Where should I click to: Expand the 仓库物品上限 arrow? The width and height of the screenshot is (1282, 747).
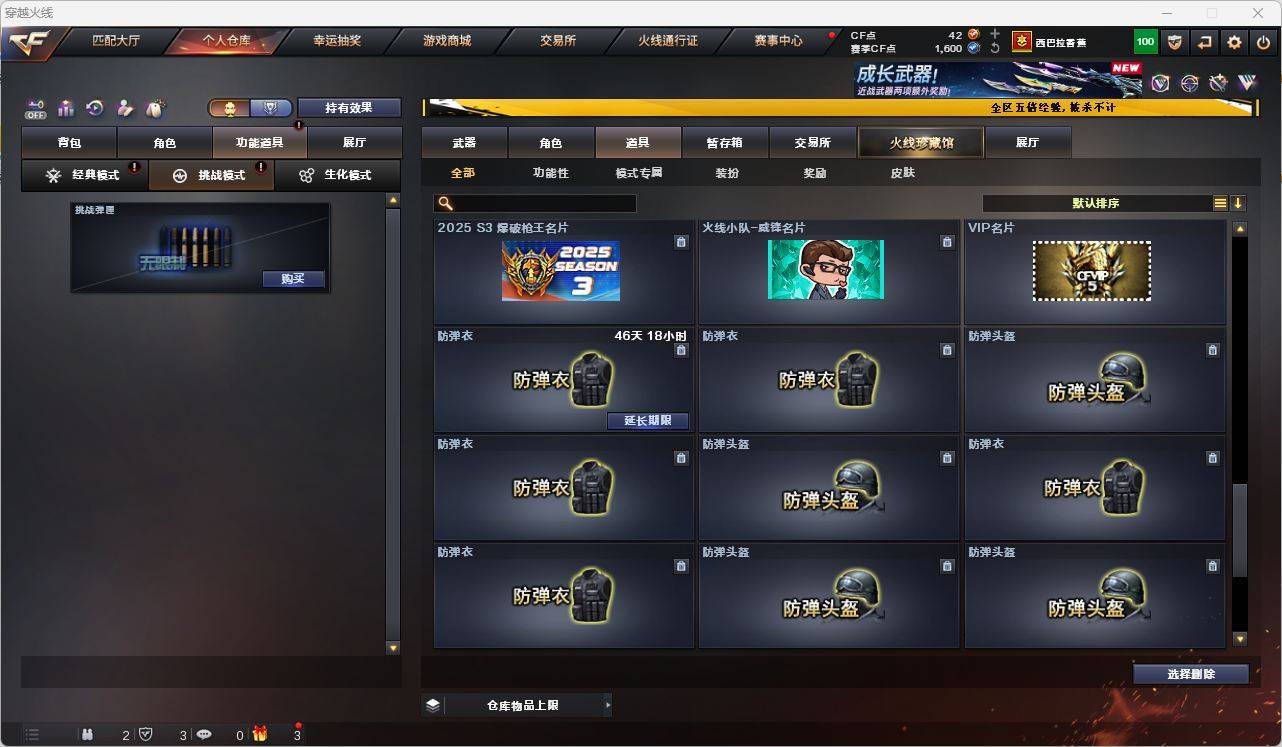tap(607, 704)
